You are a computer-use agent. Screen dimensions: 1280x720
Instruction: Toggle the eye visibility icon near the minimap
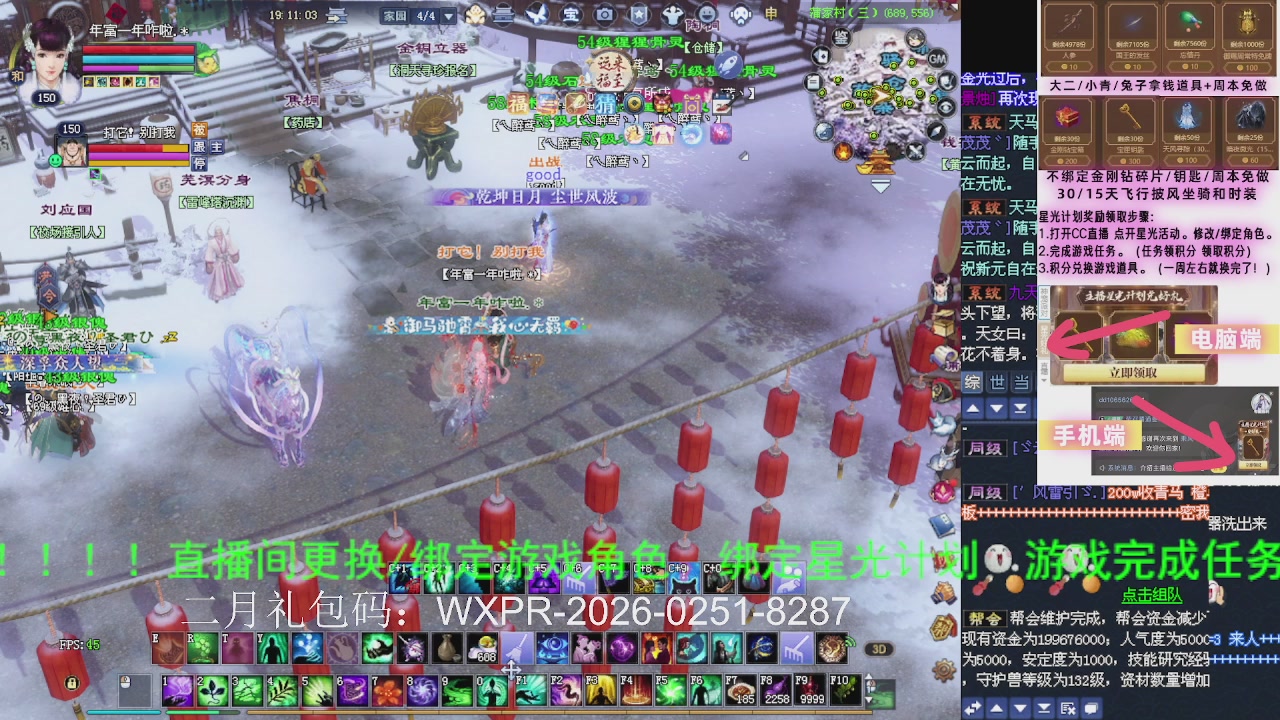tap(945, 105)
